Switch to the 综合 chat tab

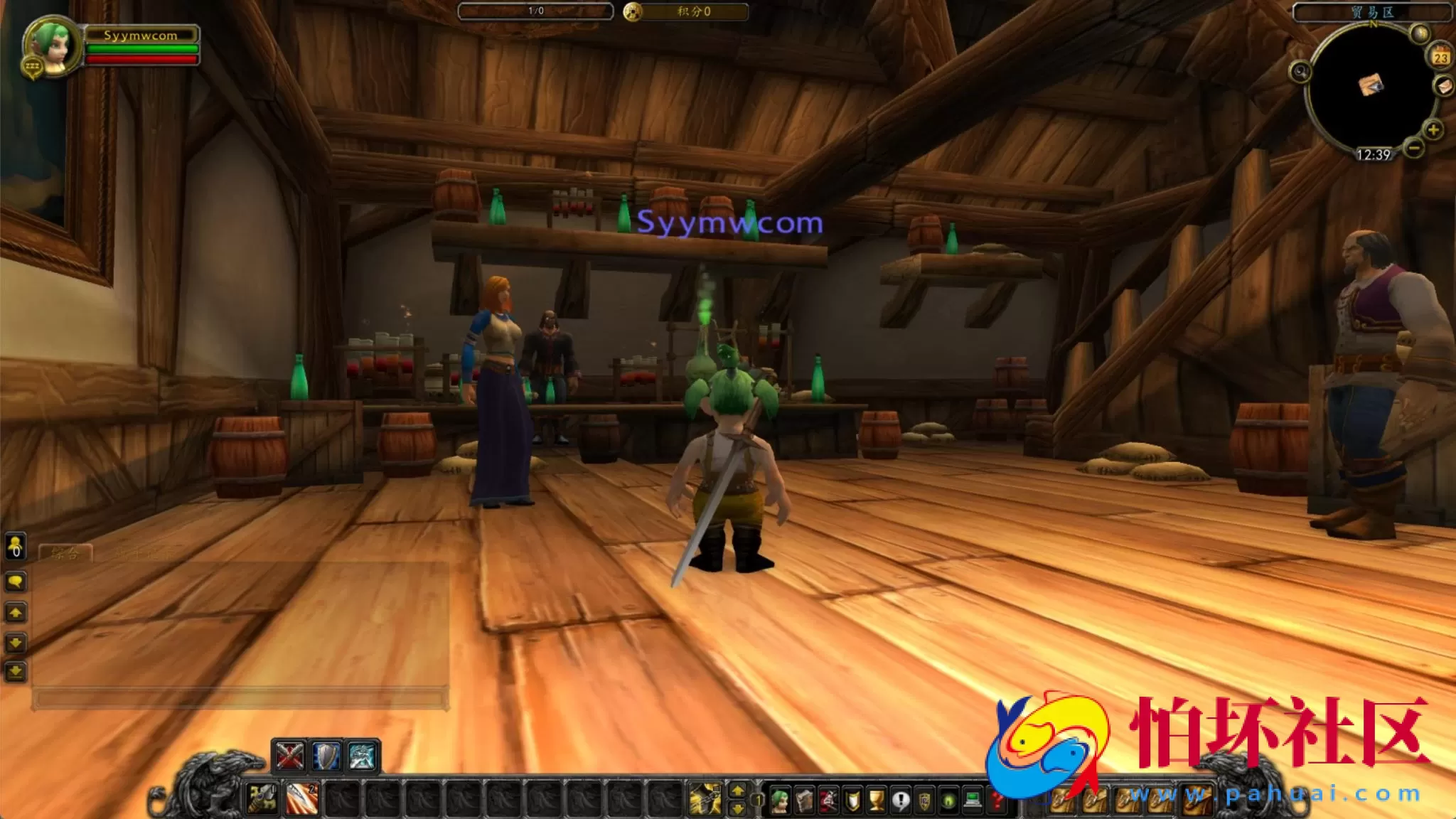tap(65, 552)
